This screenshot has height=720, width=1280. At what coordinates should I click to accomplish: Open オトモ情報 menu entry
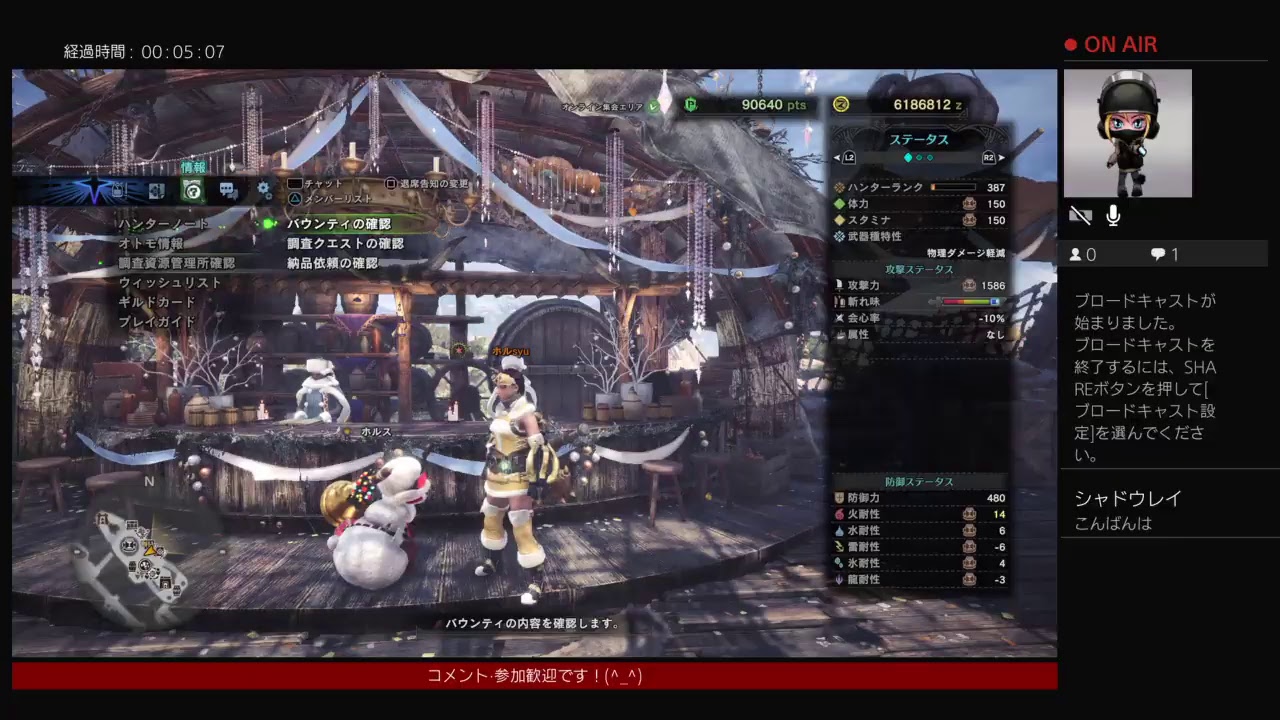point(151,243)
